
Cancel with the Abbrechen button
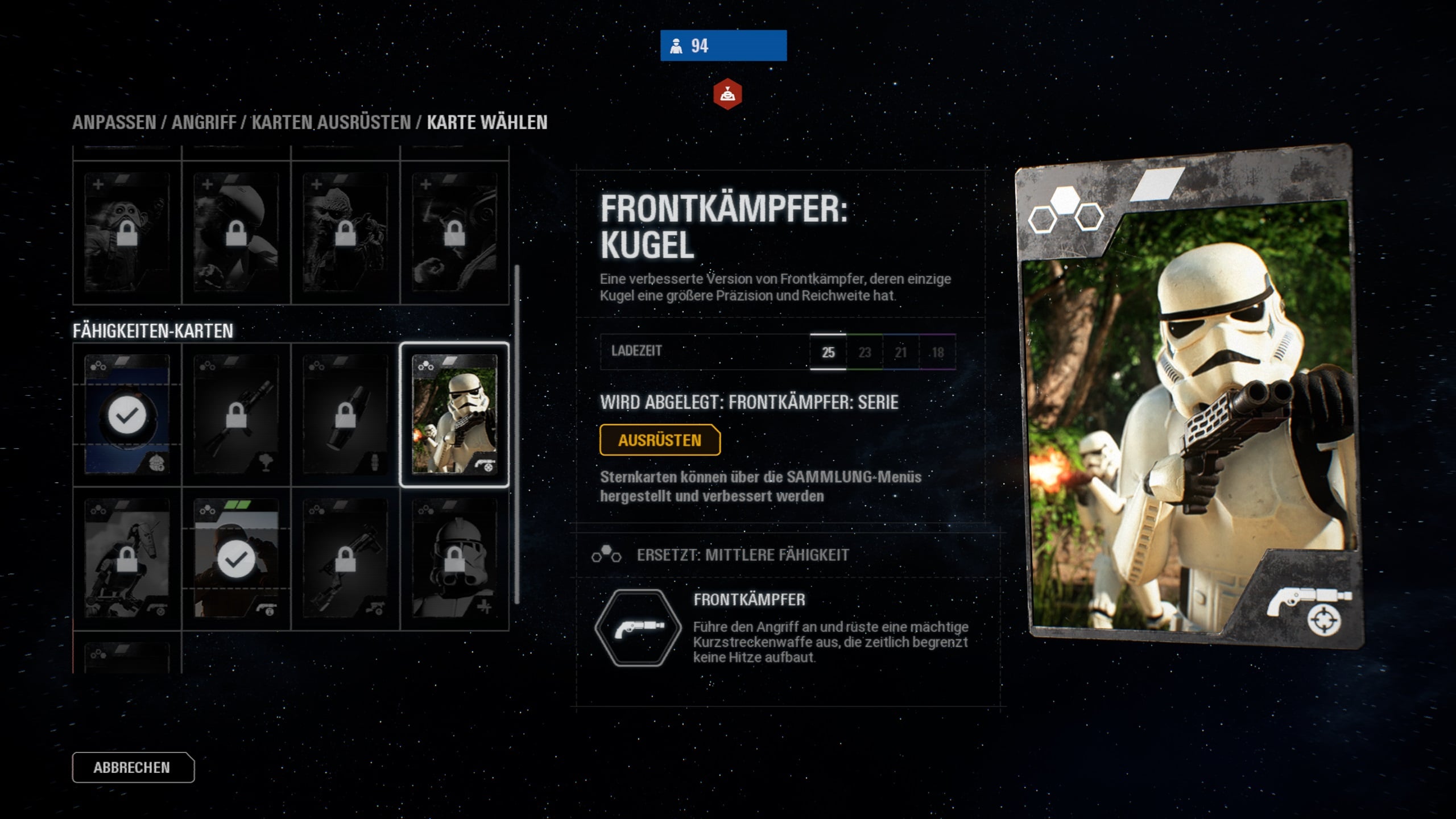[x=133, y=767]
